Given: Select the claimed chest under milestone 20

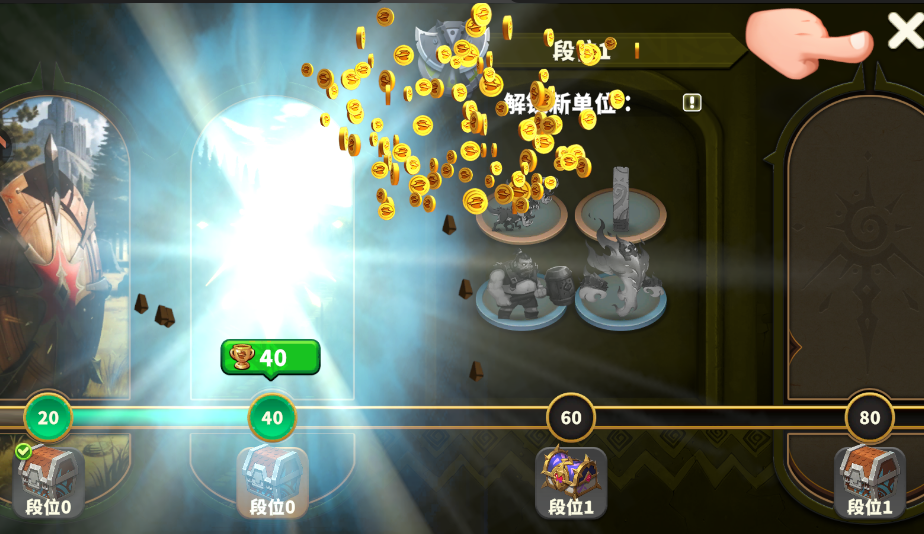Looking at the screenshot, I should pos(48,473).
